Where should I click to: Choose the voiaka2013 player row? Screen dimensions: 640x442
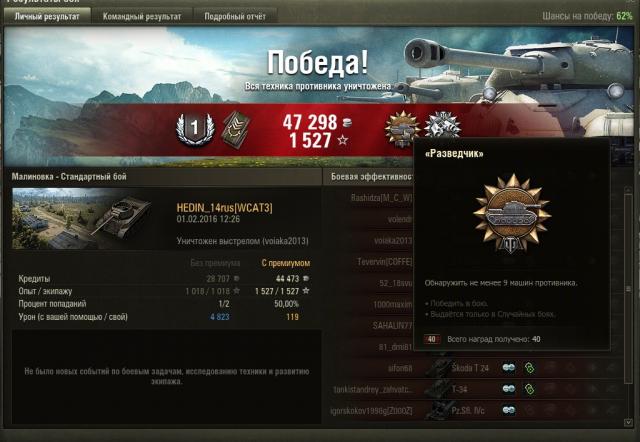(370, 241)
